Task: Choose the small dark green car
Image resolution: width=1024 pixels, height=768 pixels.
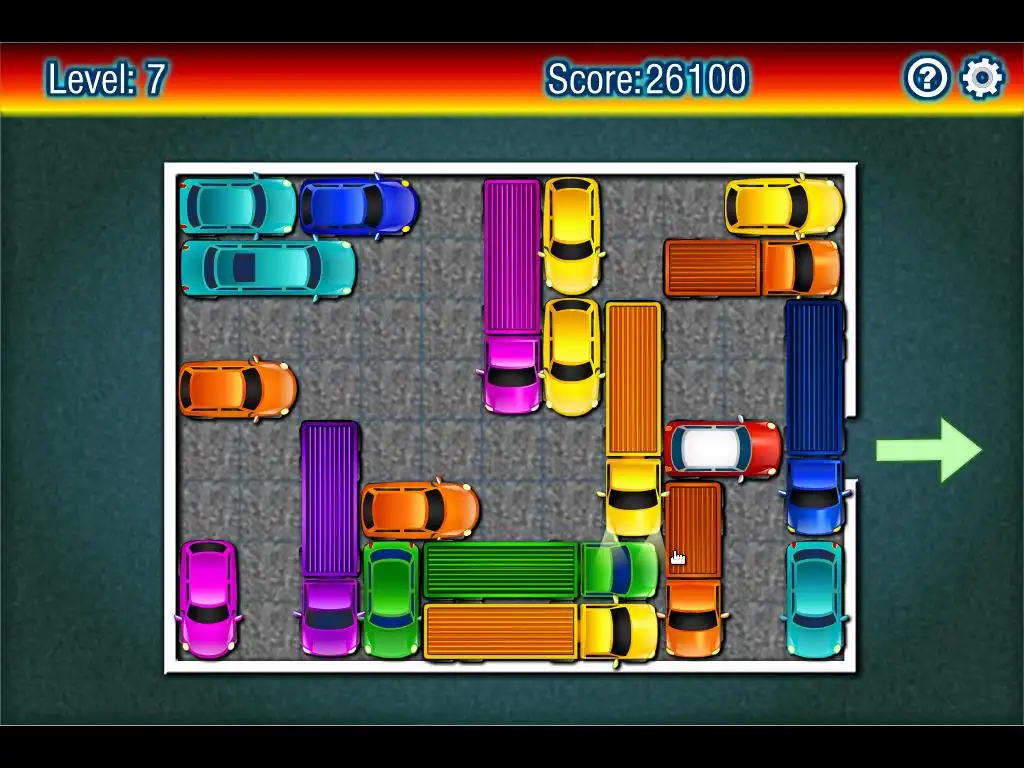Action: click(x=391, y=599)
